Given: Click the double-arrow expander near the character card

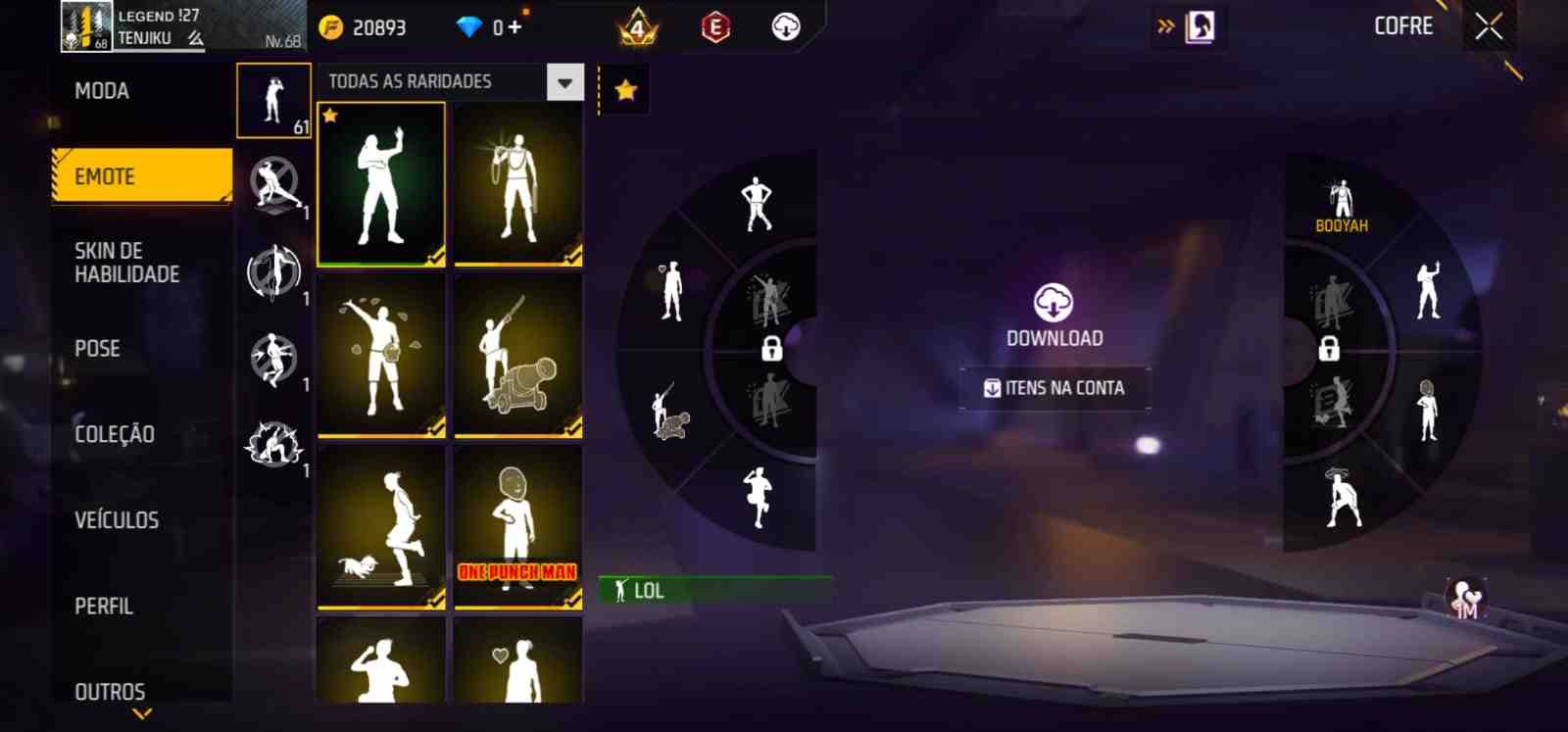Looking at the screenshot, I should click(x=1164, y=26).
